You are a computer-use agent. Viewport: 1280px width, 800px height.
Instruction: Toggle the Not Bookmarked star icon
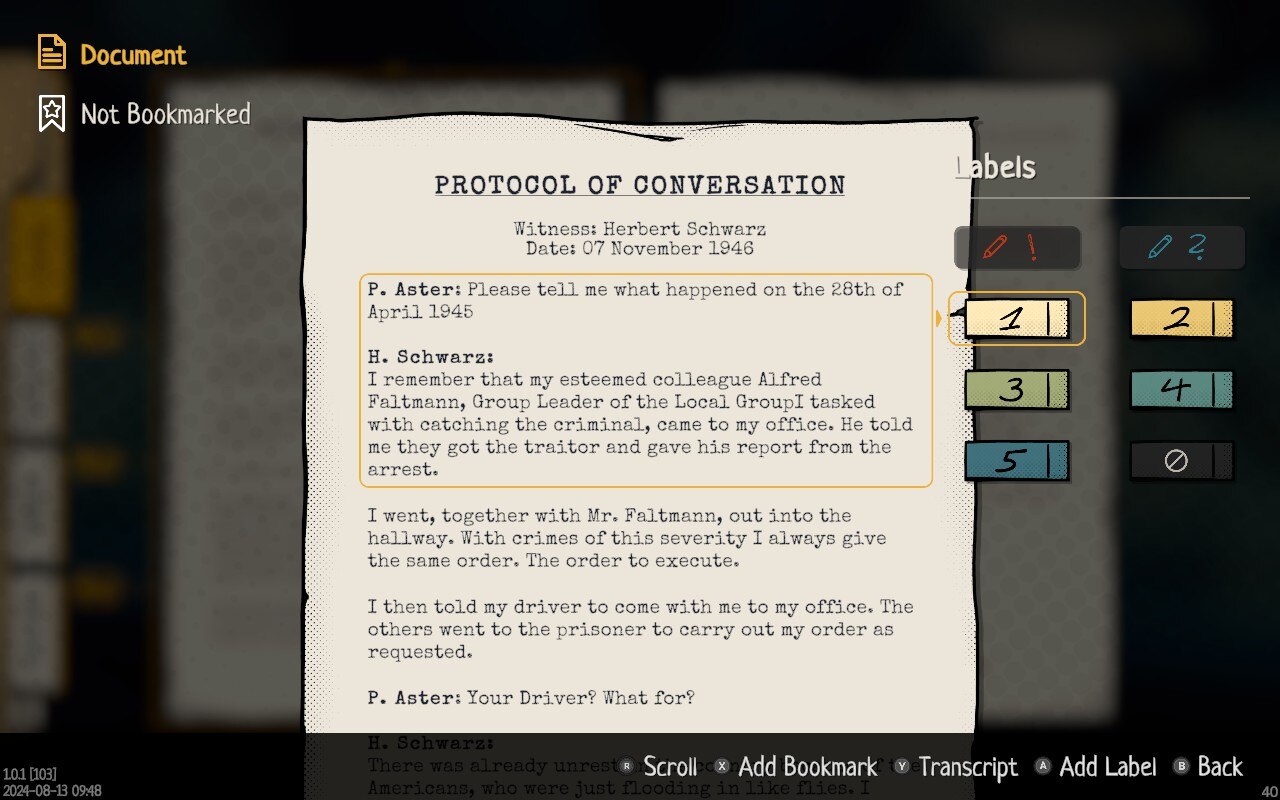[x=52, y=114]
